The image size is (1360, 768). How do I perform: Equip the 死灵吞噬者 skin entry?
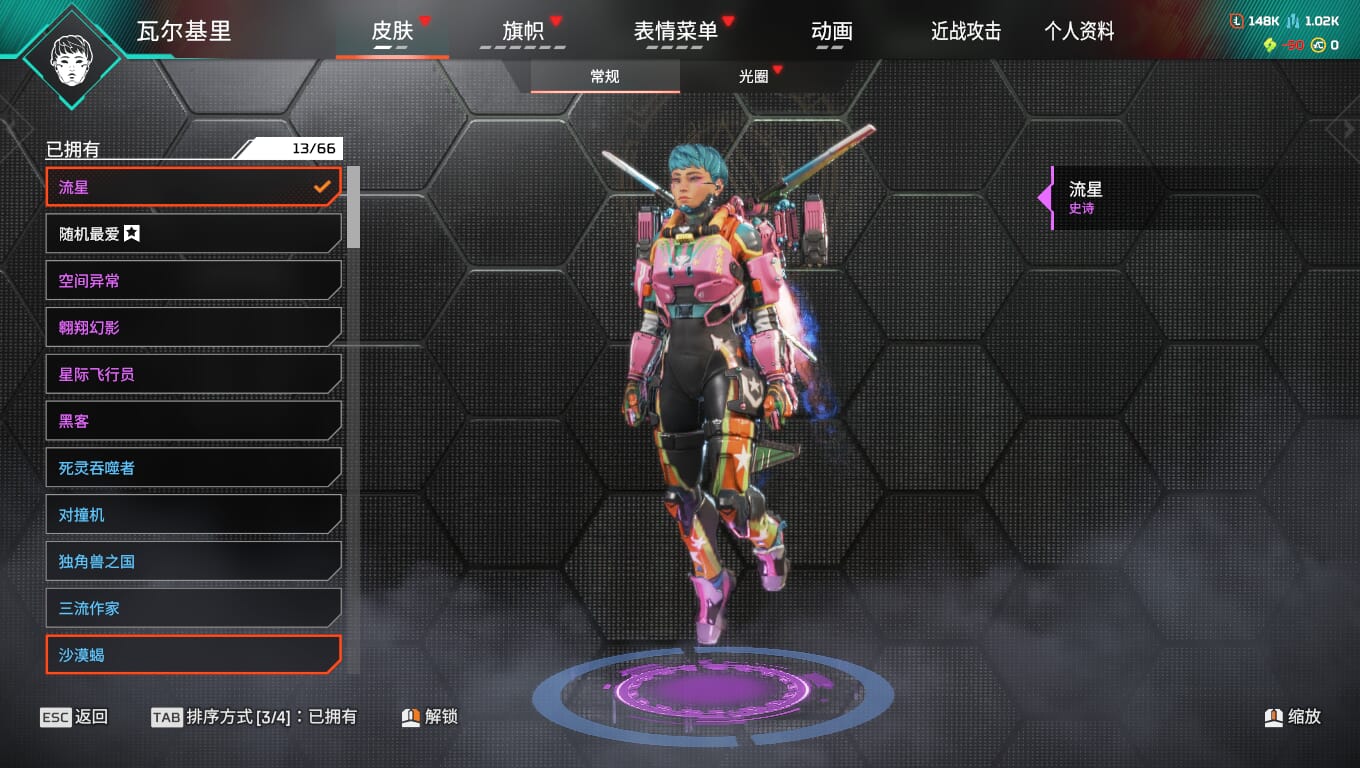pyautogui.click(x=193, y=468)
